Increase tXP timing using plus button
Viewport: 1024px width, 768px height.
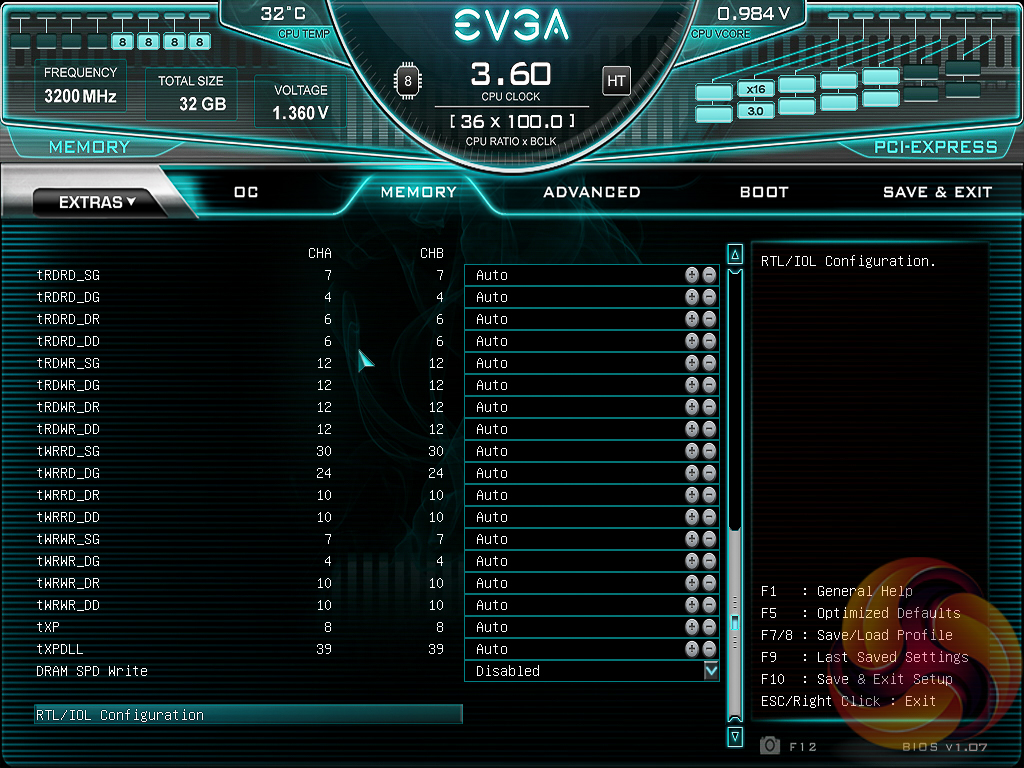point(692,627)
